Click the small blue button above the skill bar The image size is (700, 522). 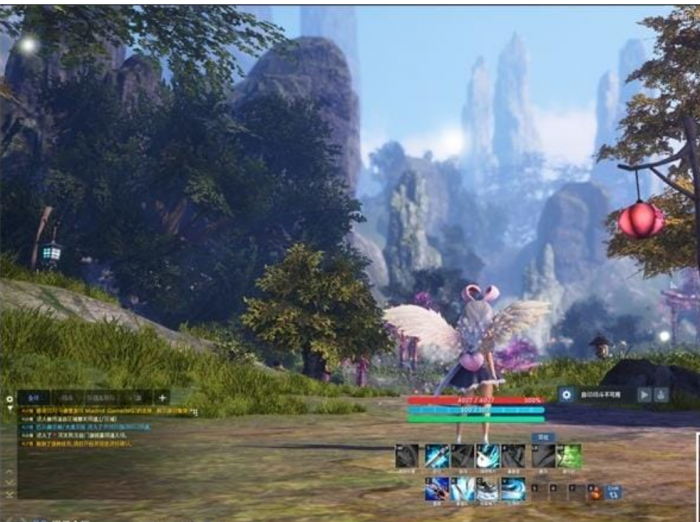[x=542, y=437]
